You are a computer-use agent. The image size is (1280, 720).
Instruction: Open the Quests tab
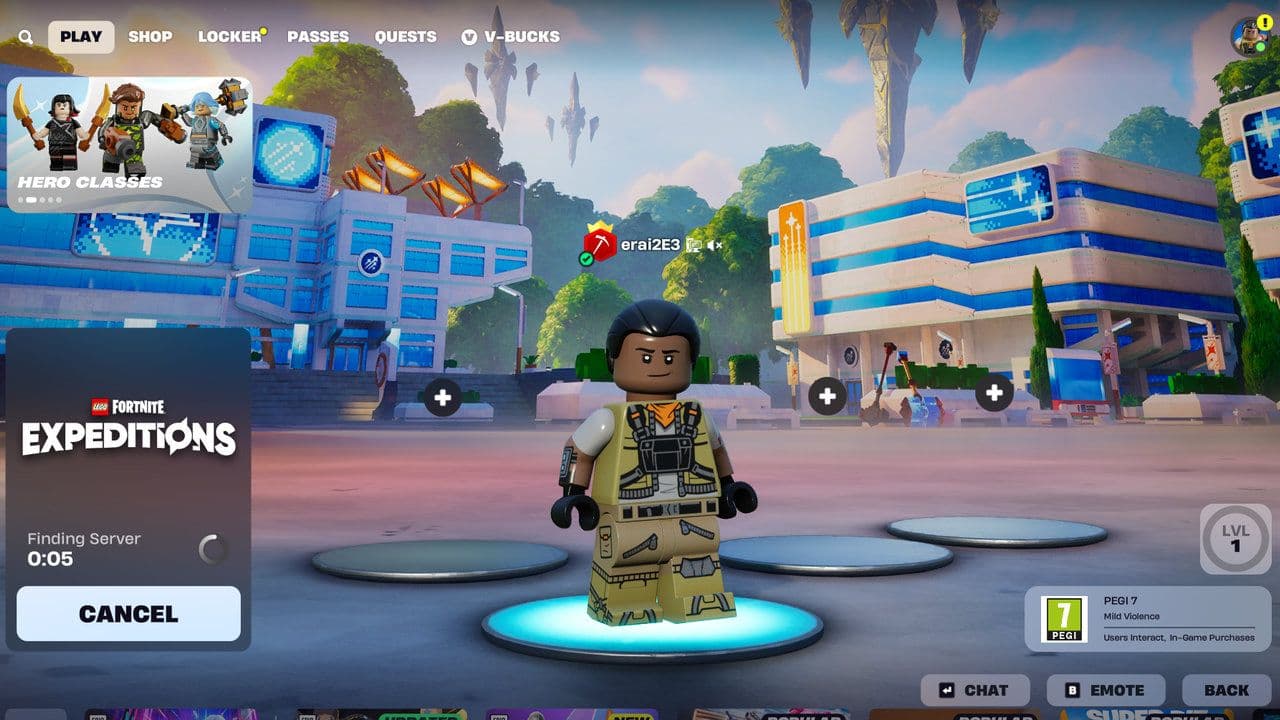click(405, 36)
